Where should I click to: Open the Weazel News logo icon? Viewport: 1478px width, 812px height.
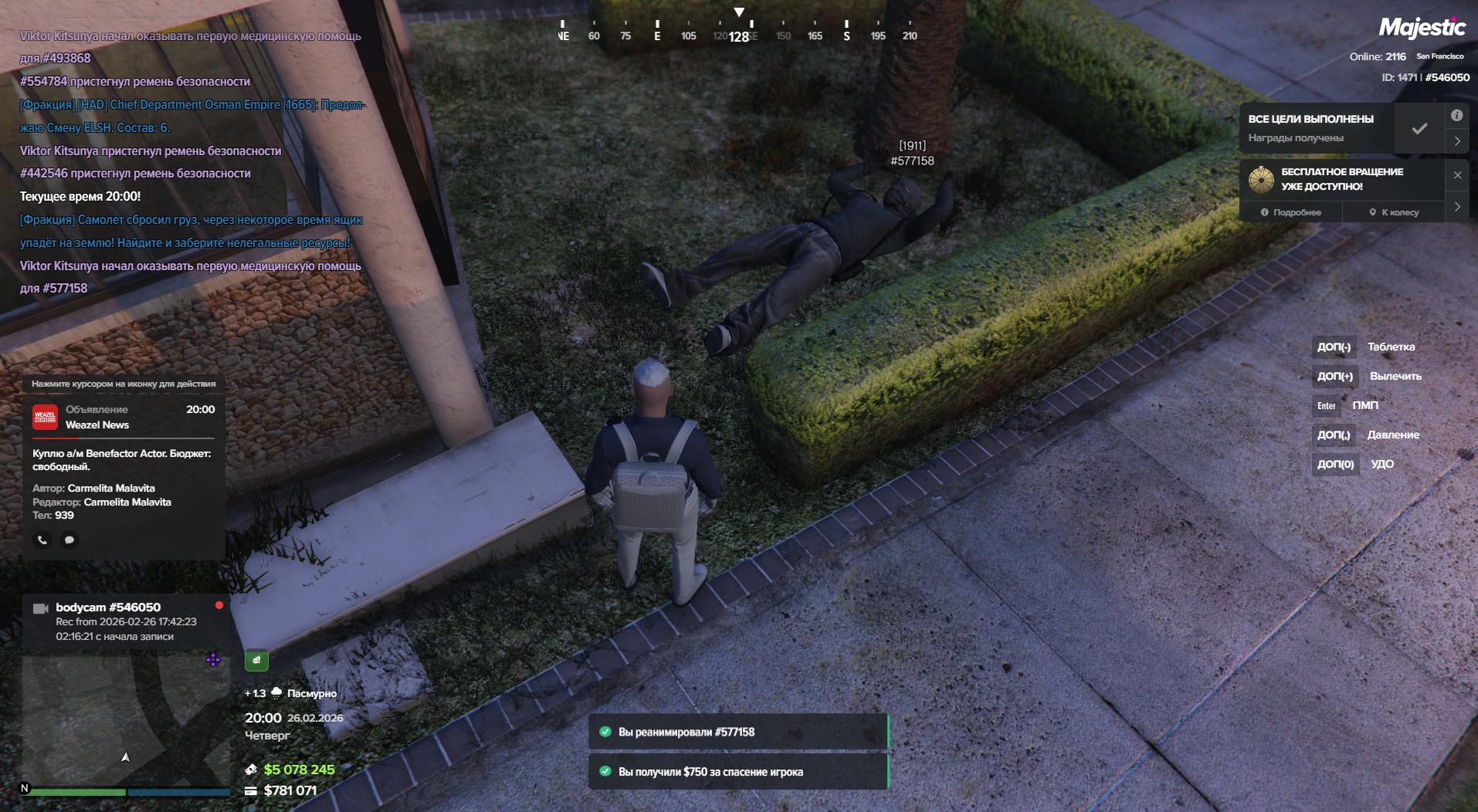45,417
